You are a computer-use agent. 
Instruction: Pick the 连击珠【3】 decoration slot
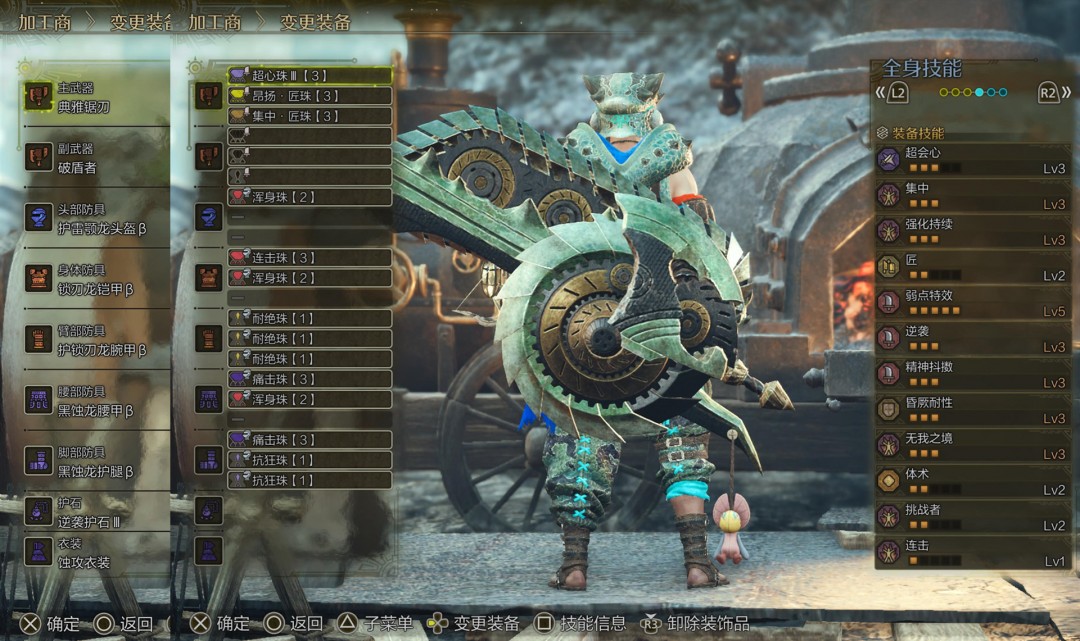(x=309, y=258)
